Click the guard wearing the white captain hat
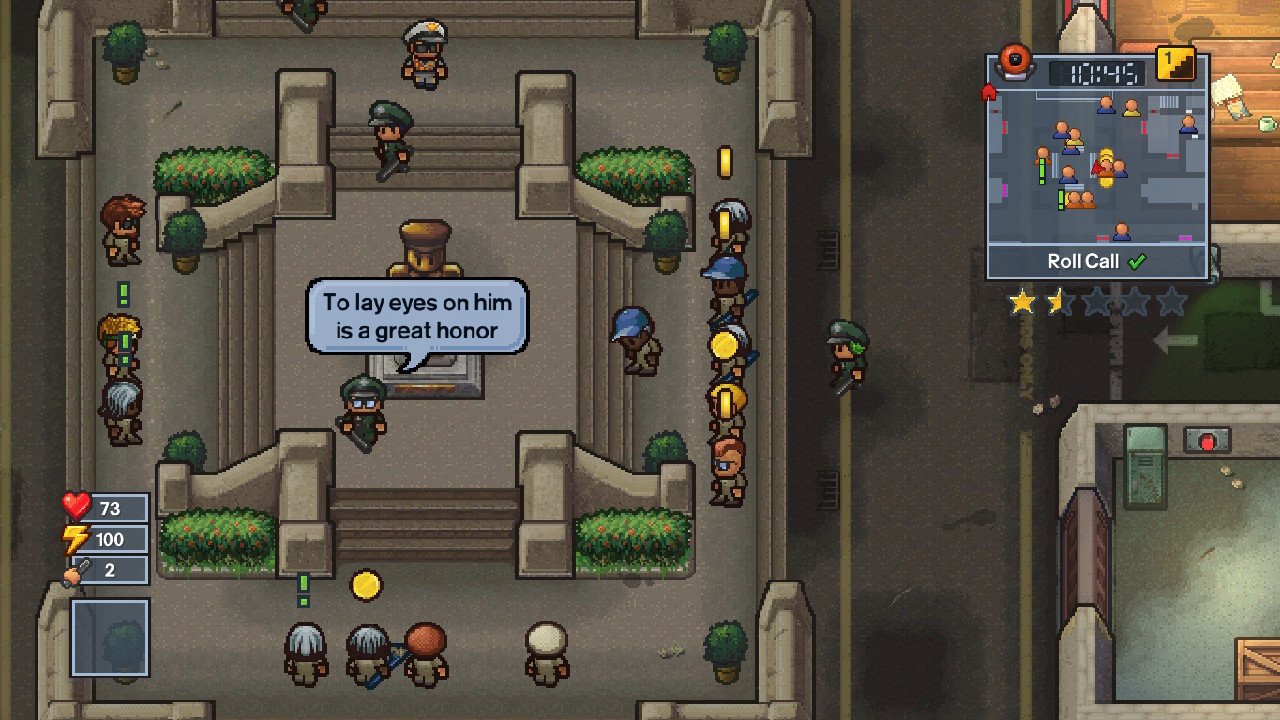1280x720 pixels. pos(424,50)
